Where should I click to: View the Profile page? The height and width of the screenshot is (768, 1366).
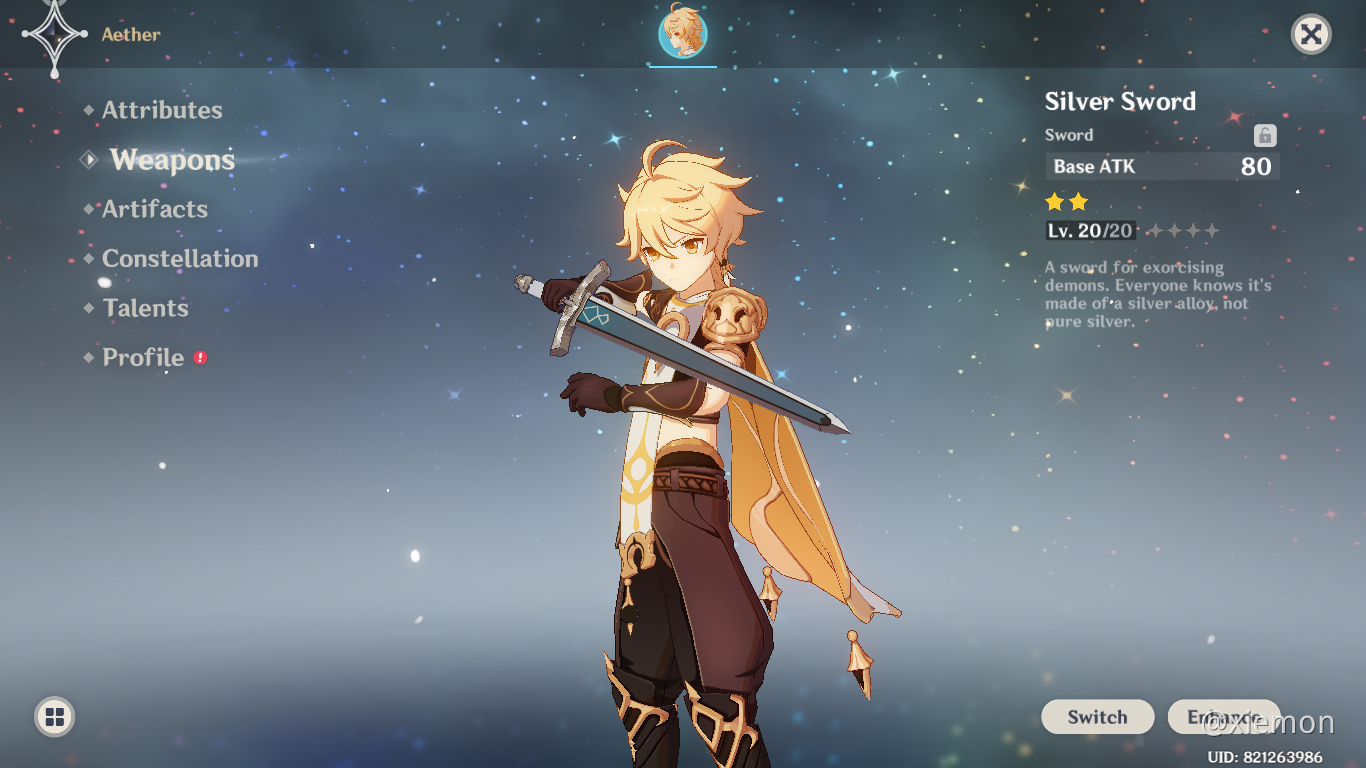pyautogui.click(x=143, y=358)
